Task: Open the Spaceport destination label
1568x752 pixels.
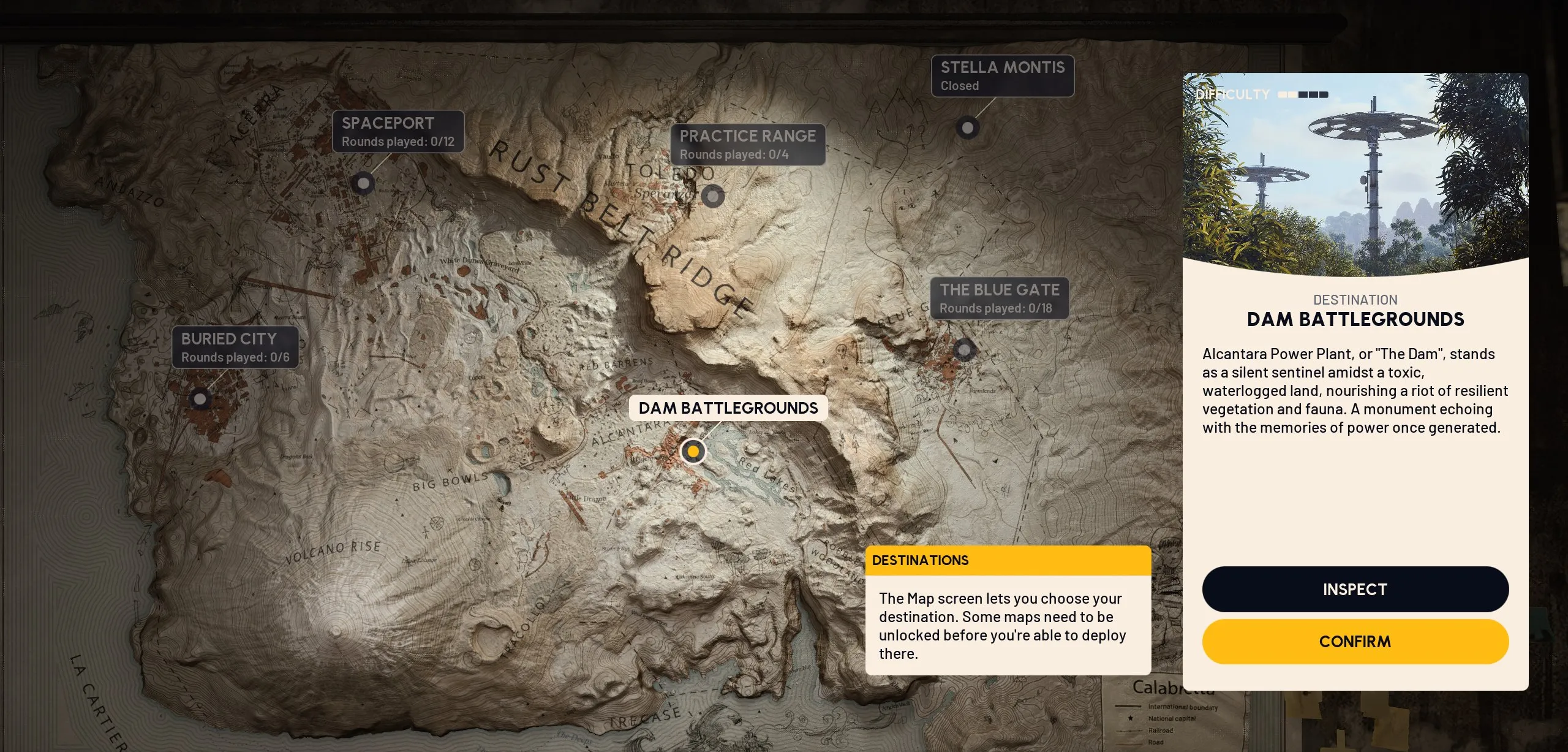Action: tap(398, 131)
